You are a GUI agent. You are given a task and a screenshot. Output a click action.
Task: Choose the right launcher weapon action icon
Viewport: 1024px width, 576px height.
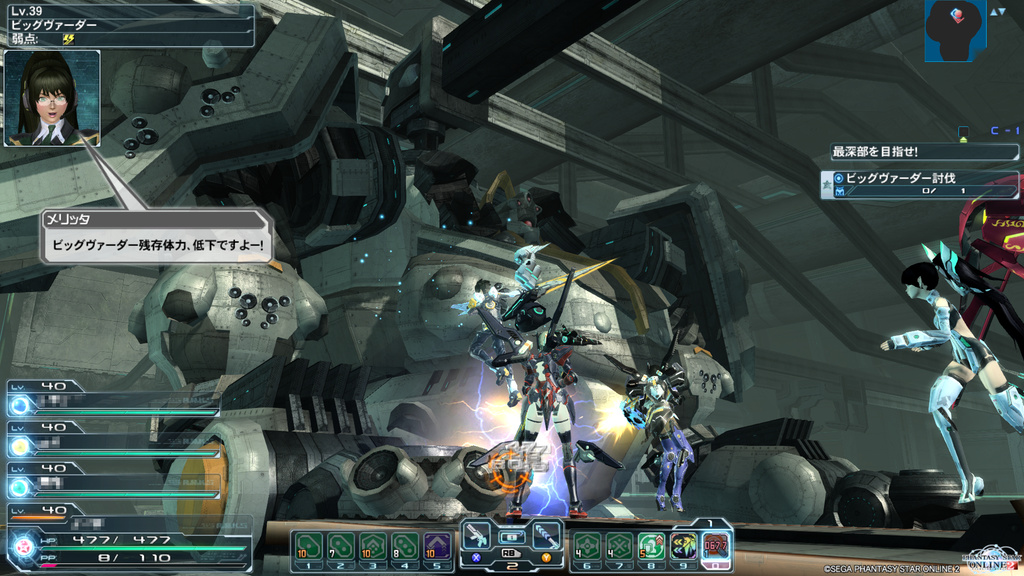545,537
